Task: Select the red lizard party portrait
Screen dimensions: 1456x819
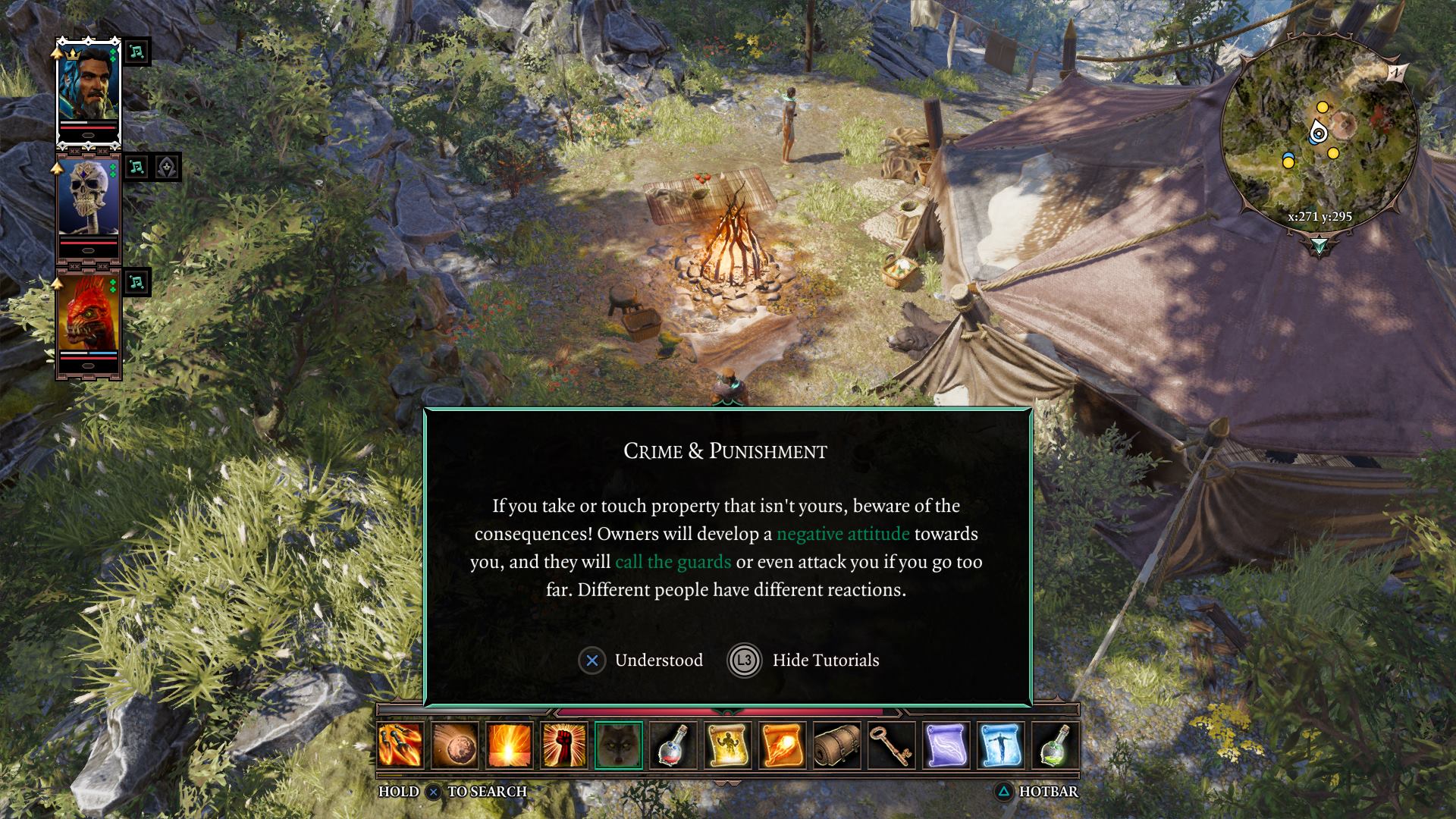Action: [x=89, y=318]
